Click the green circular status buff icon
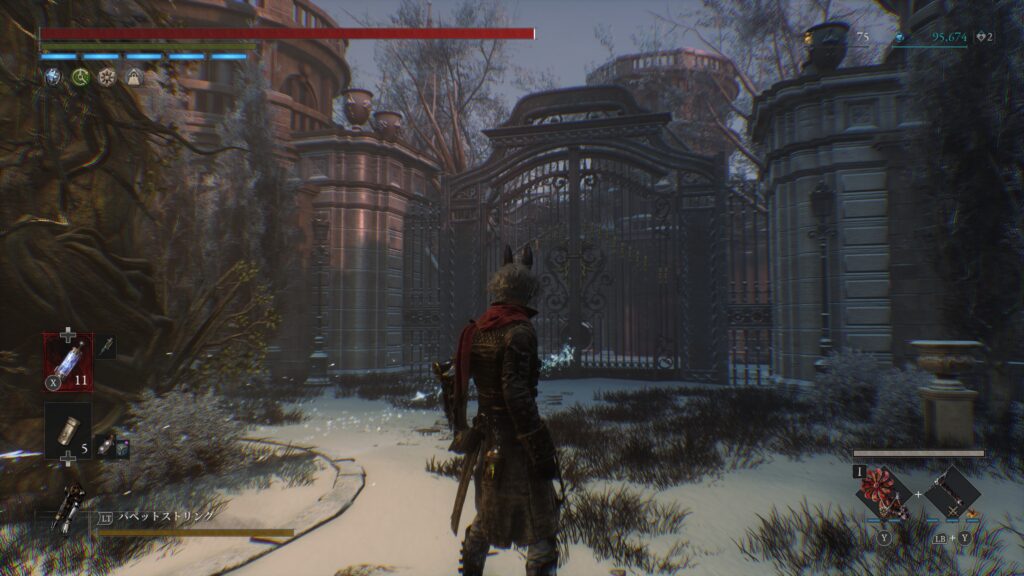1024x576 pixels. pos(80,77)
